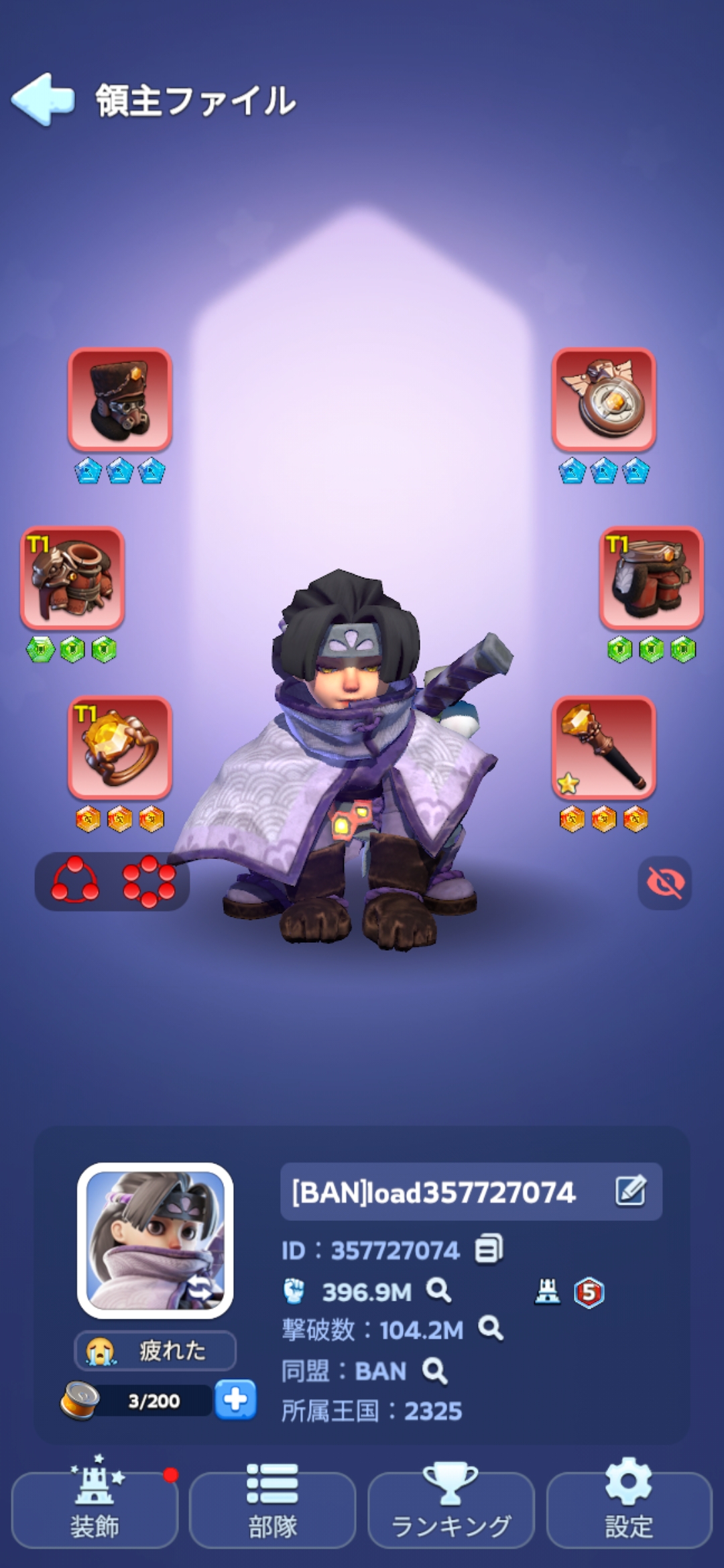The width and height of the screenshot is (724, 1568).
Task: Select the T1 amber ring slot
Action: pos(120,747)
